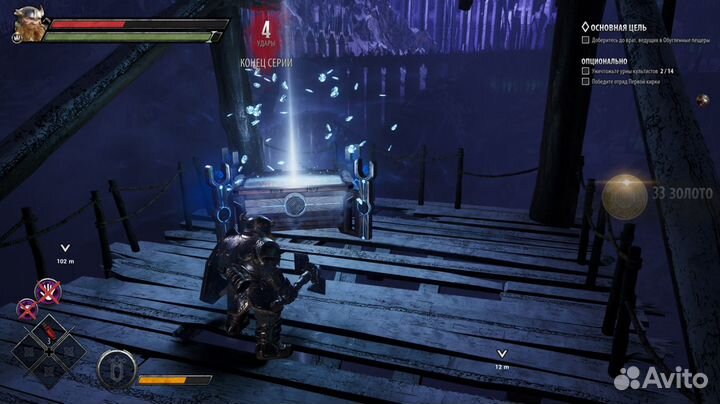The height and width of the screenshot is (404, 720).
Task: Select the Первой кирки squad objective
Action: pos(638,84)
